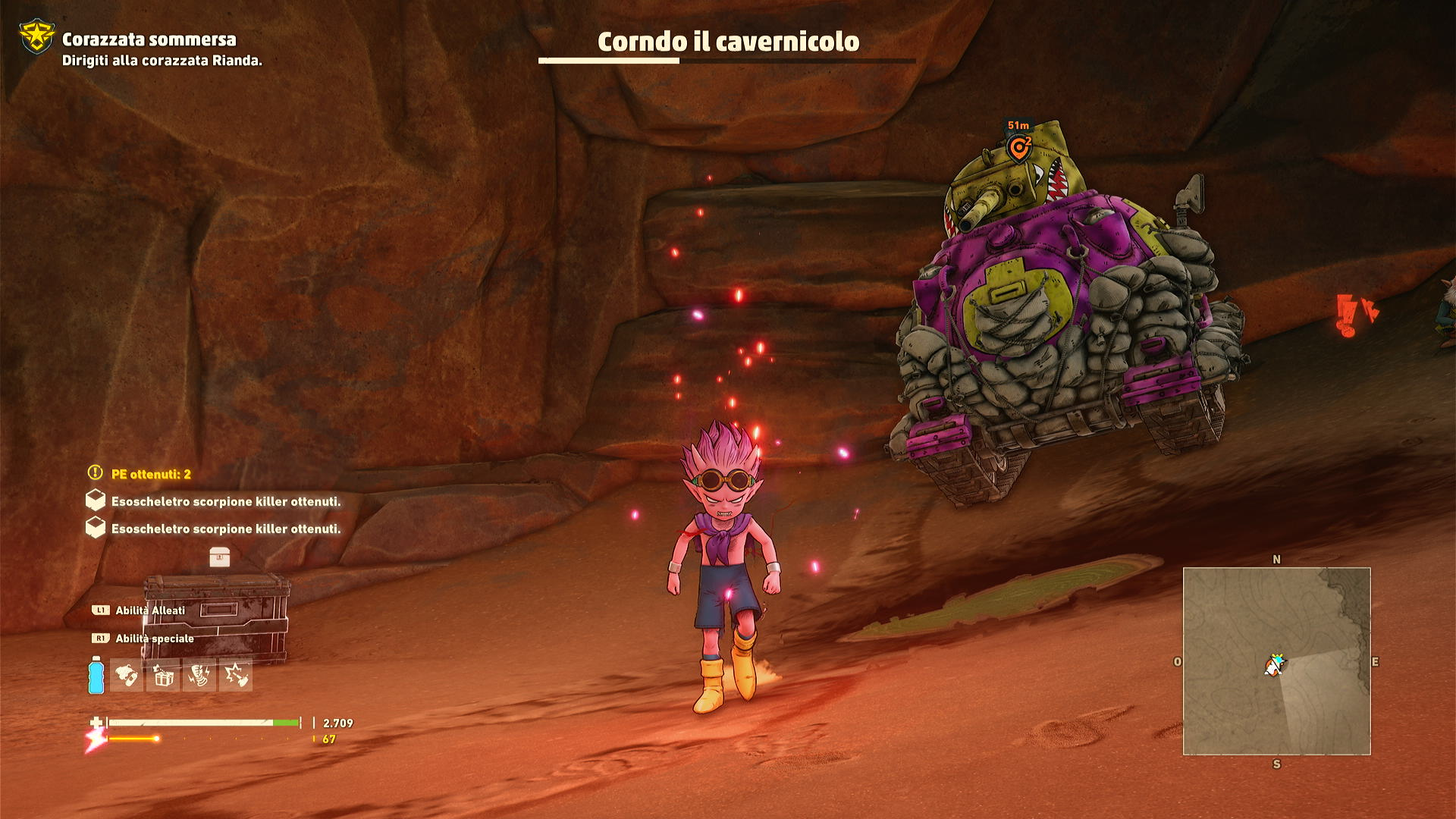Click the Abilità Alleati label
Viewport: 1456px width, 819px height.
coord(149,610)
